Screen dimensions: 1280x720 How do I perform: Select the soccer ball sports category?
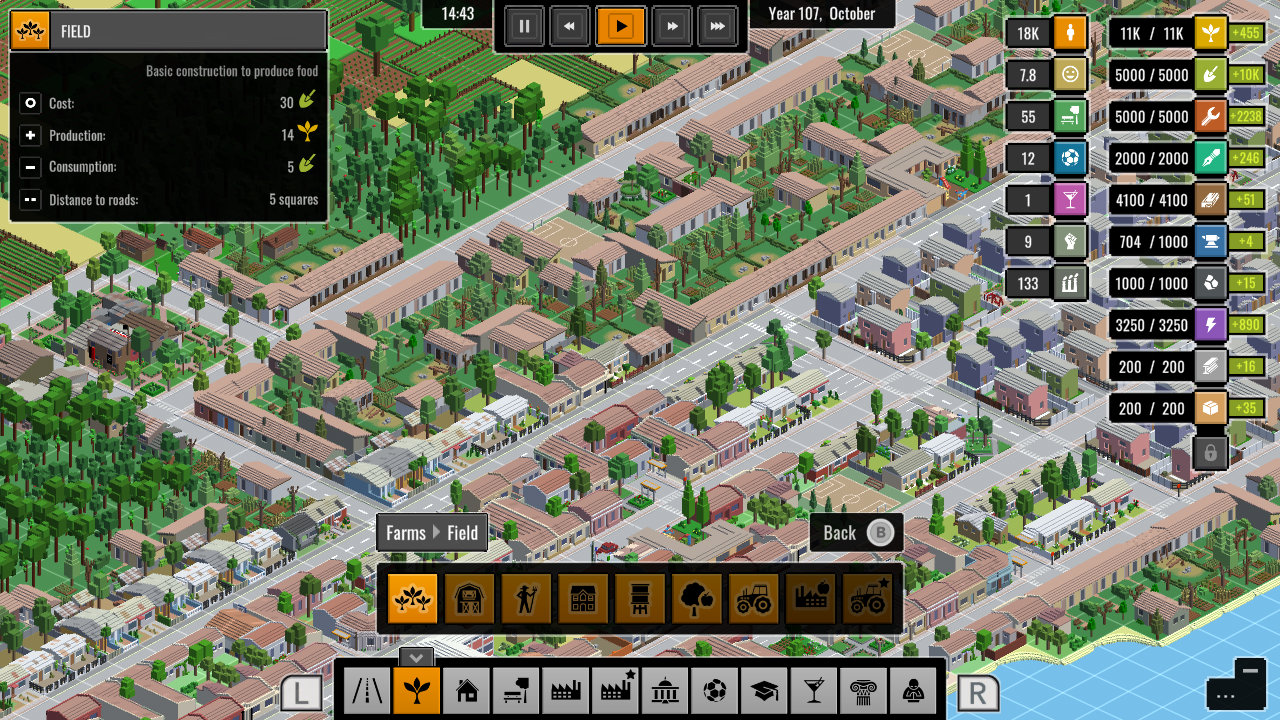click(x=716, y=690)
